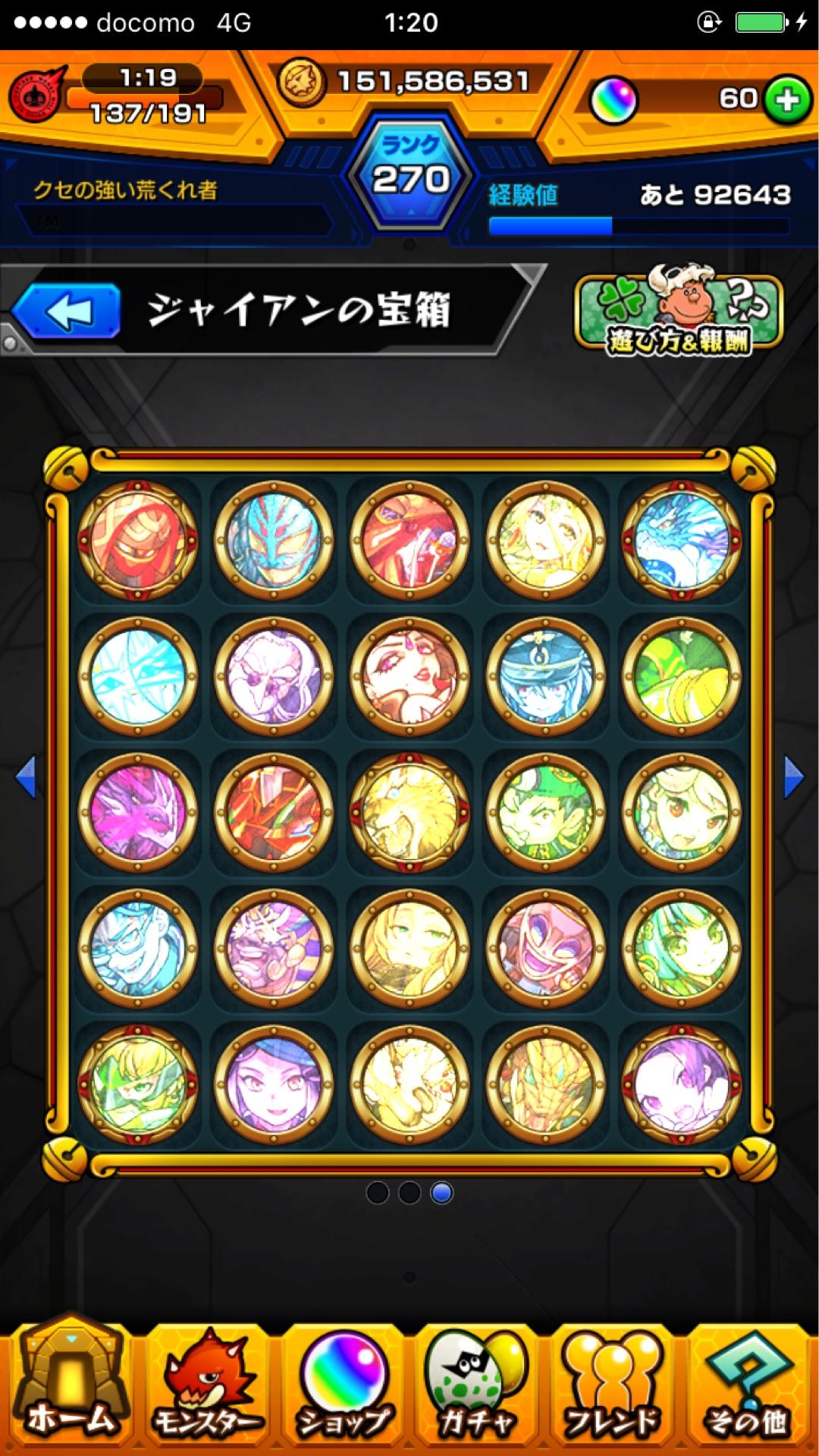The width and height of the screenshot is (819, 1456).
Task: Choose the green-capped boy medal
Action: pos(545,812)
